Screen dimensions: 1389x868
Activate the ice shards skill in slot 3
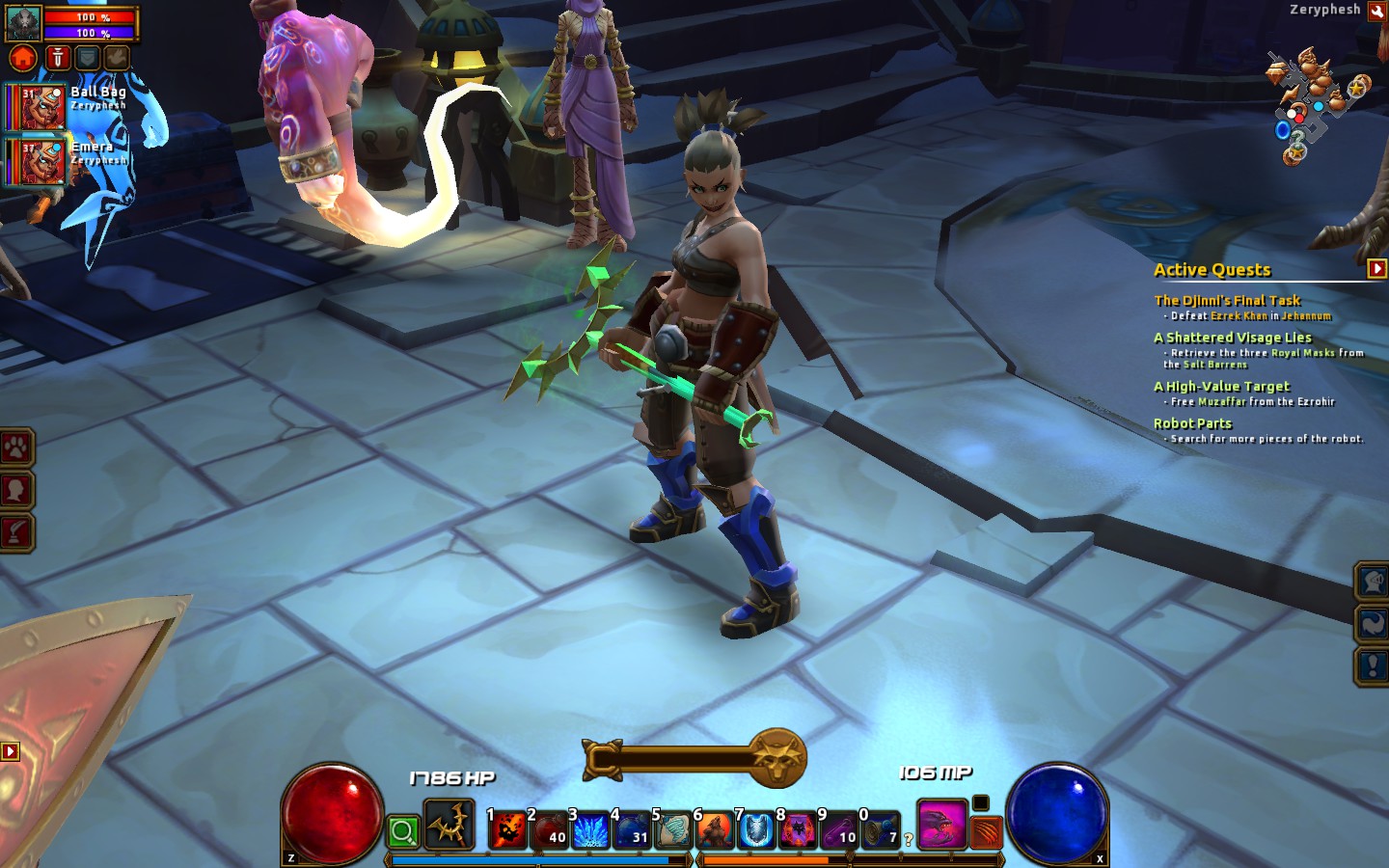[590, 829]
